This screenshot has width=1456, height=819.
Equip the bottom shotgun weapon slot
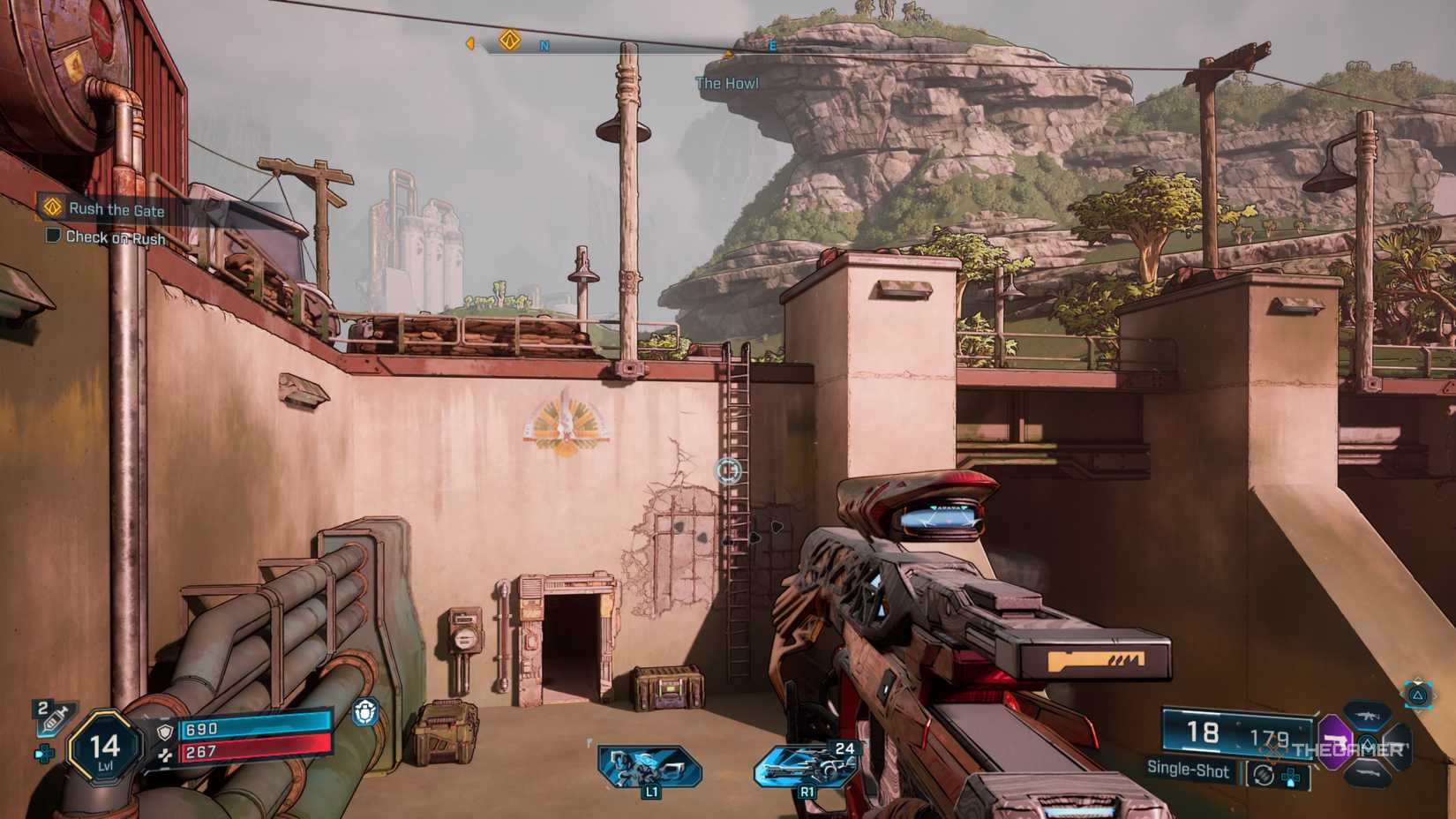click(x=1366, y=773)
